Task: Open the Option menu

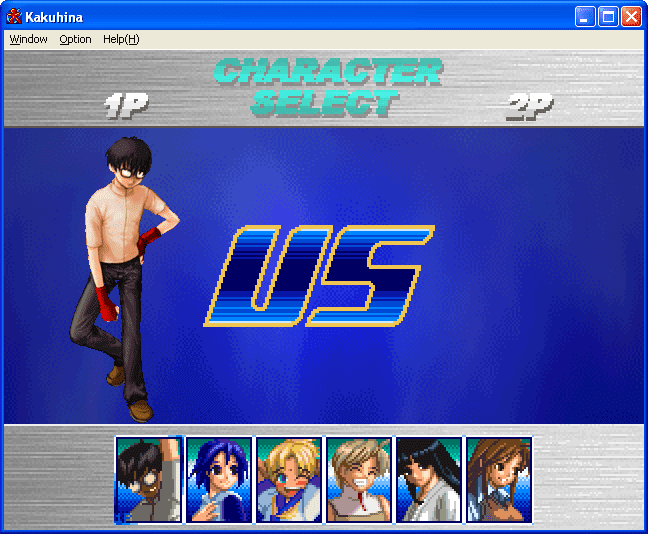Action: coord(75,39)
